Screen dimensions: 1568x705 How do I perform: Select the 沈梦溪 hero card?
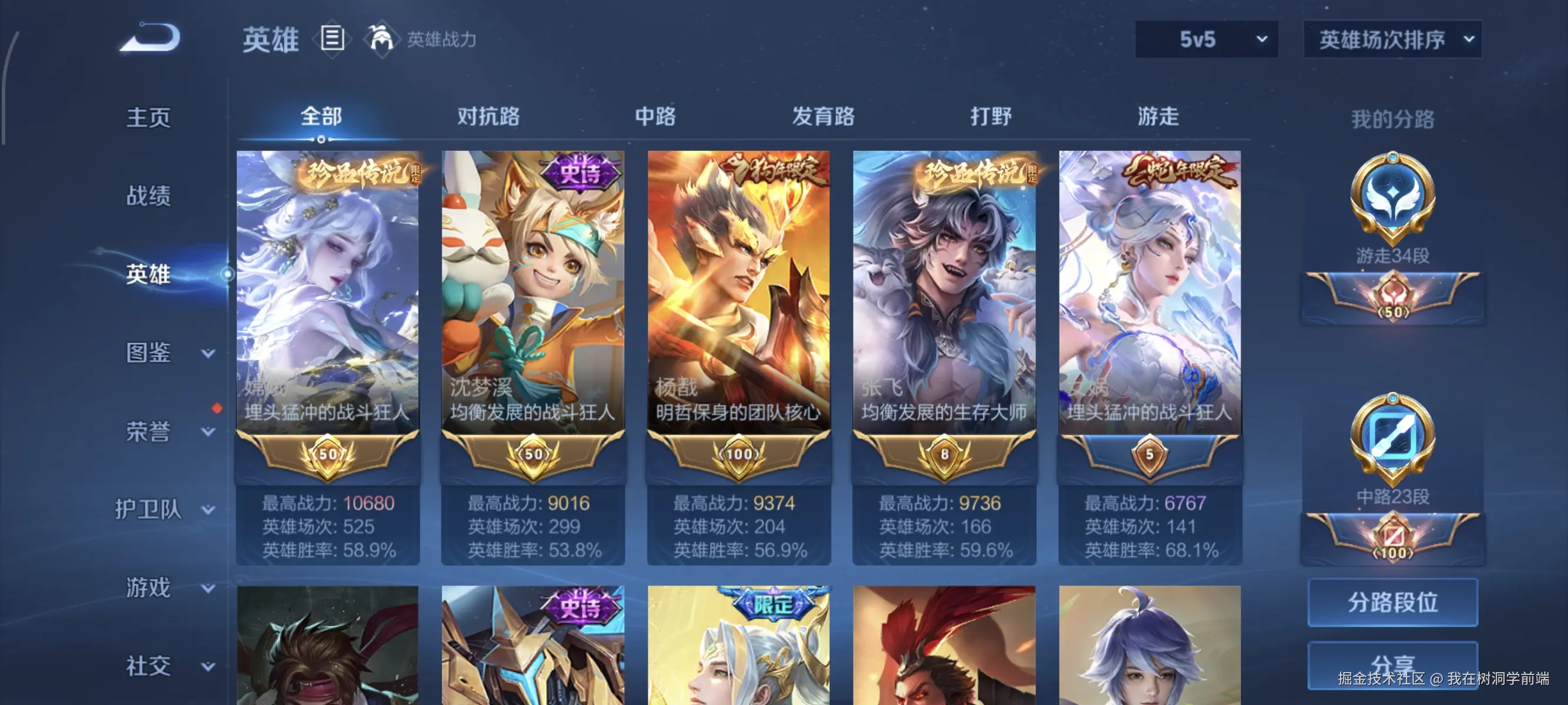(533, 304)
